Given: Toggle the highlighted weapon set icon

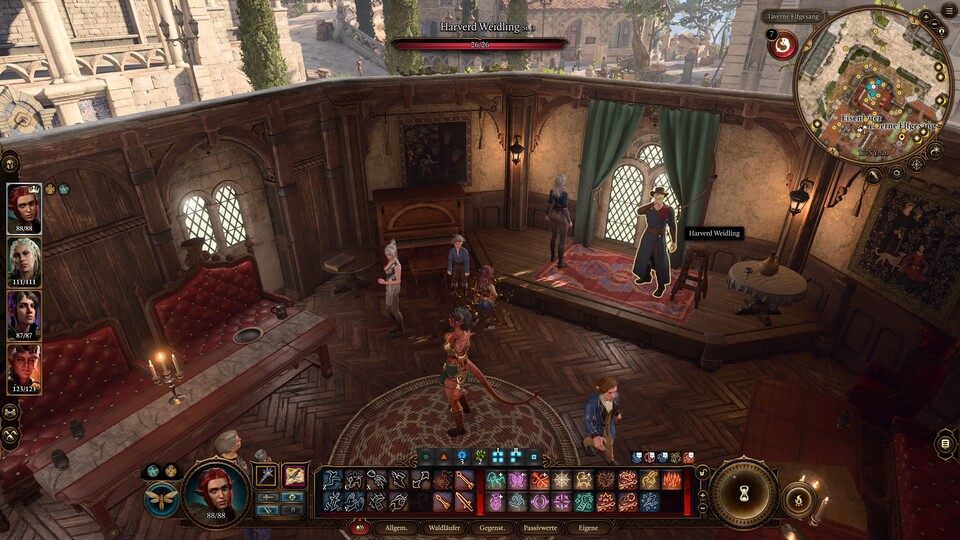Looking at the screenshot, I should click(x=295, y=476).
